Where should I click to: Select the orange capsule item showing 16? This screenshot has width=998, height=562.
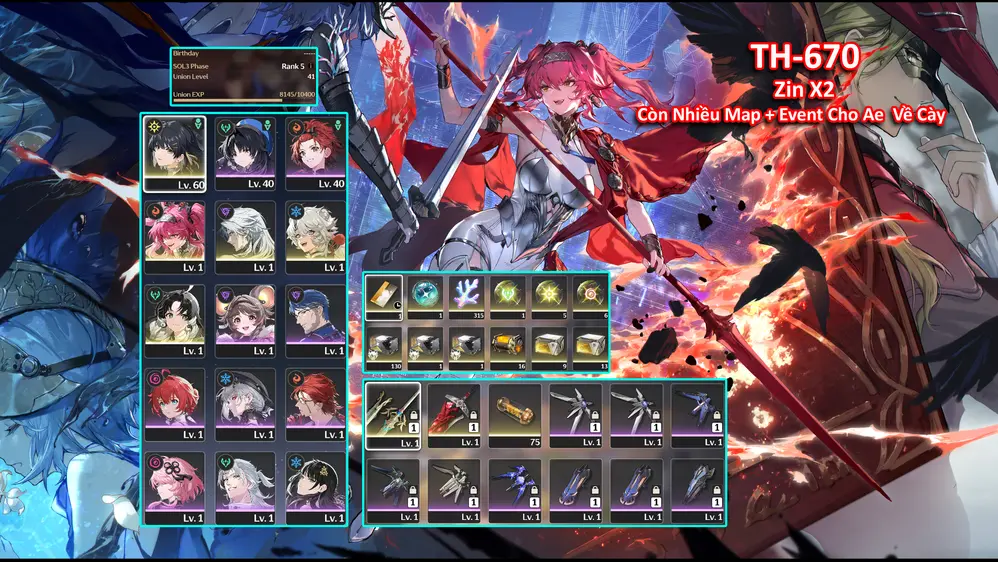pos(508,348)
